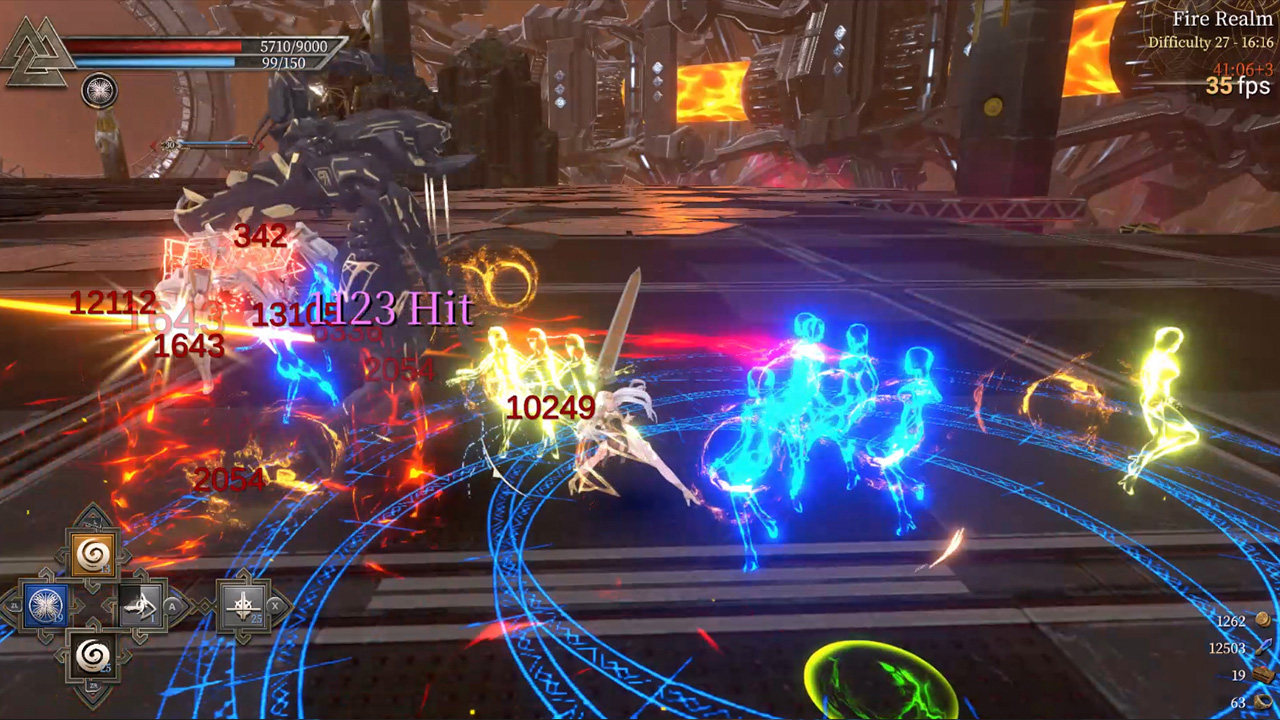This screenshot has width=1280, height=720.
Task: Toggle the ZR button prompt below the skill wheel
Action: click(93, 685)
